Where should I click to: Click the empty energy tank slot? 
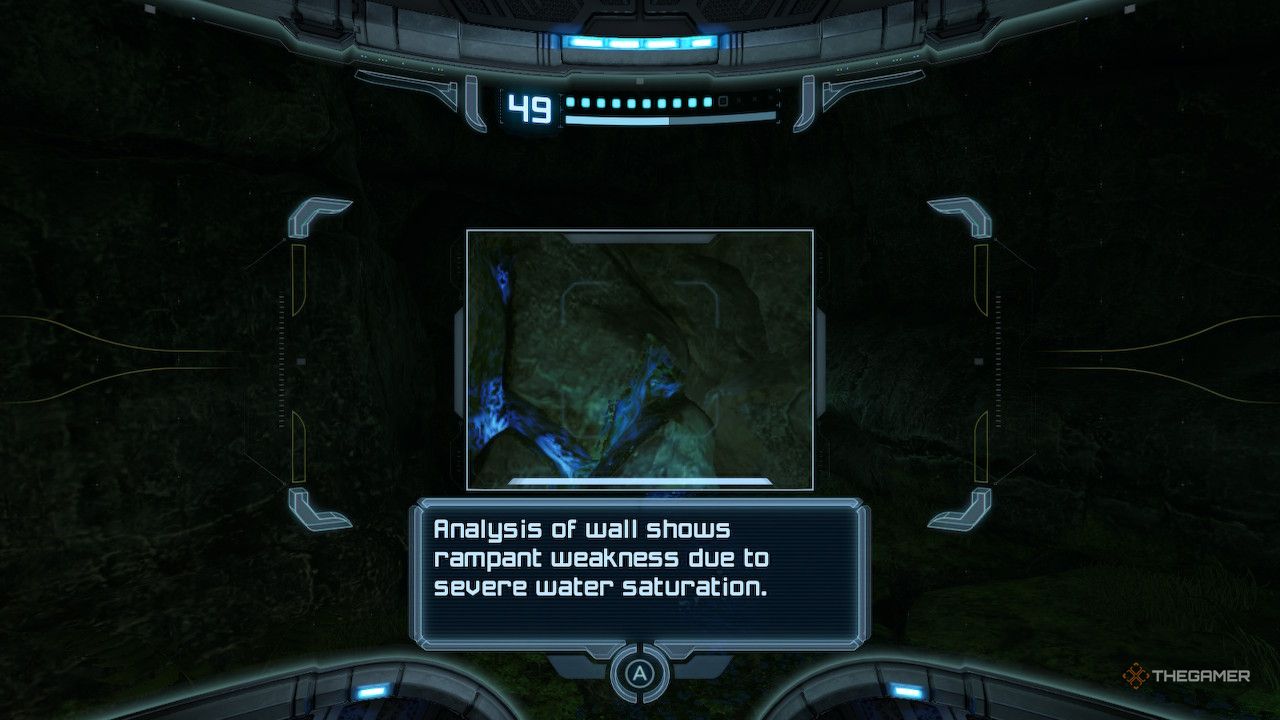pos(722,103)
